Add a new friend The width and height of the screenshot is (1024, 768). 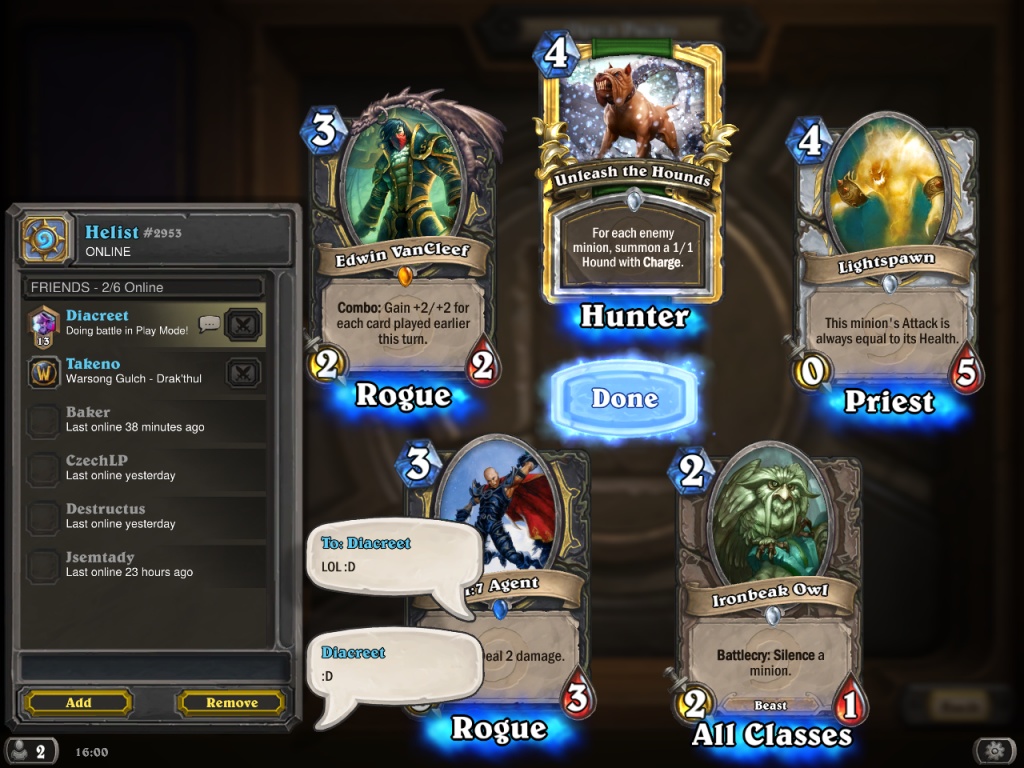pos(78,703)
